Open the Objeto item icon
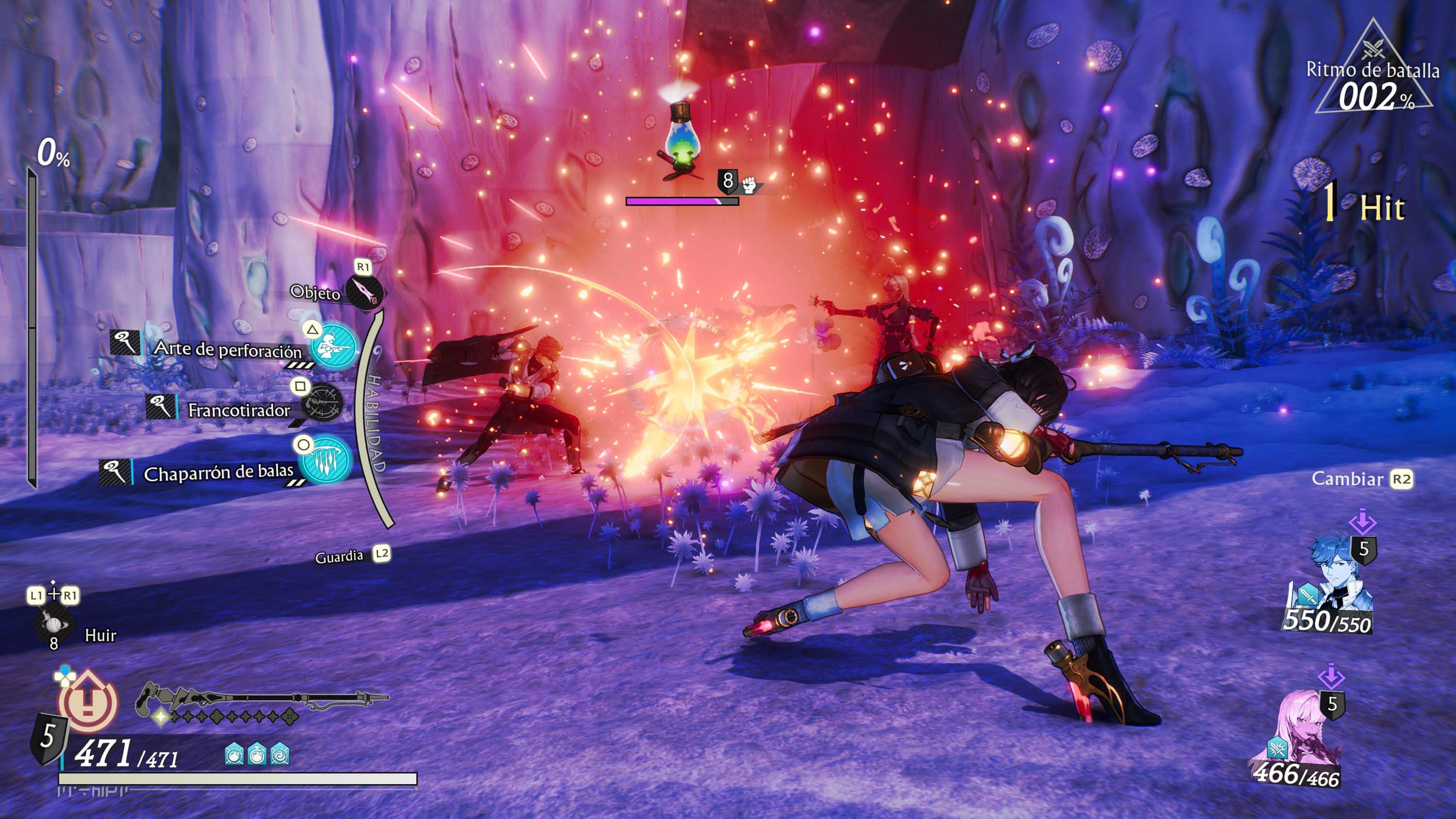The width and height of the screenshot is (1456, 819). click(364, 292)
